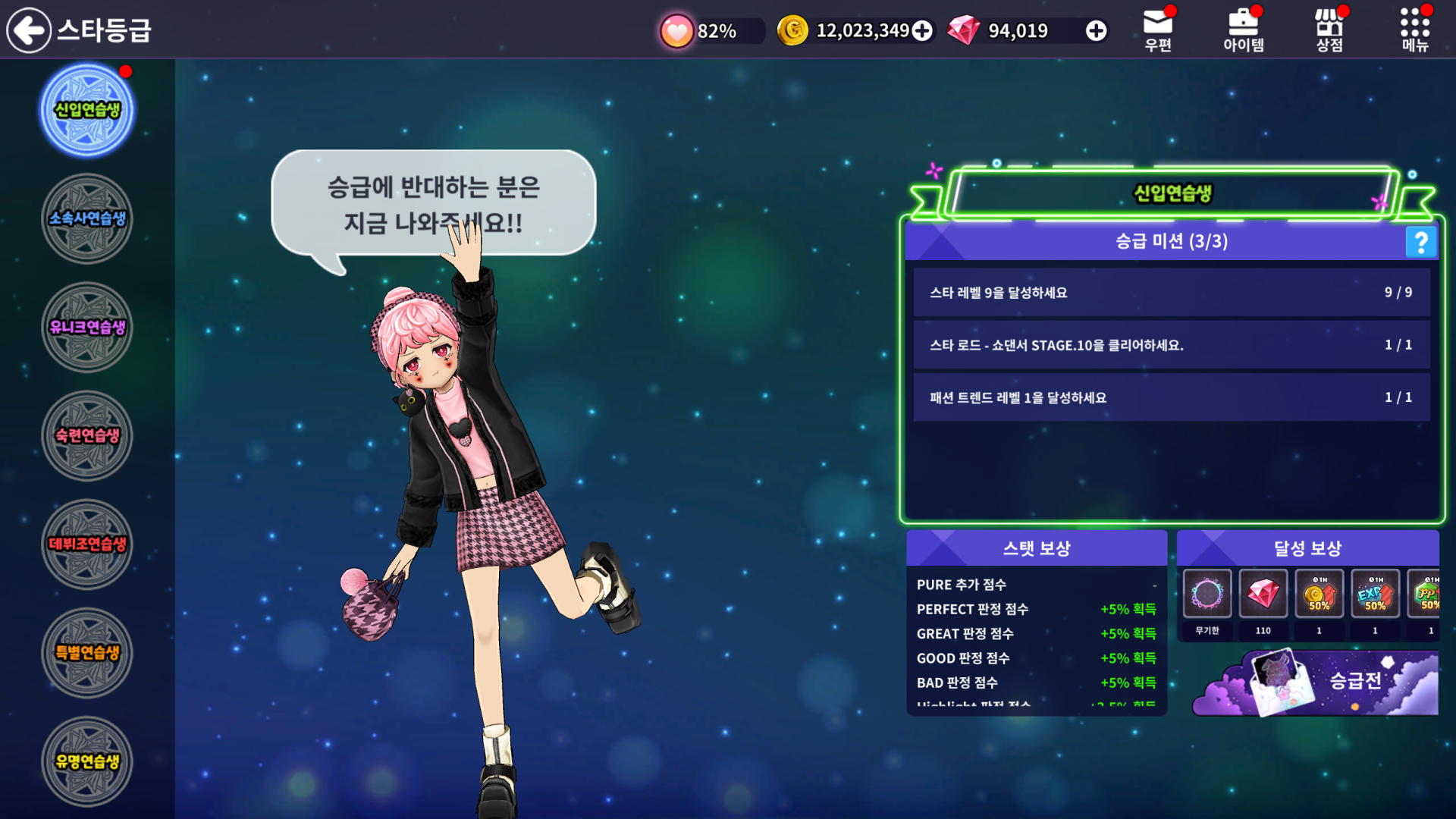Select the 숙련연습생 rank badge
The width and height of the screenshot is (1456, 819).
(87, 436)
